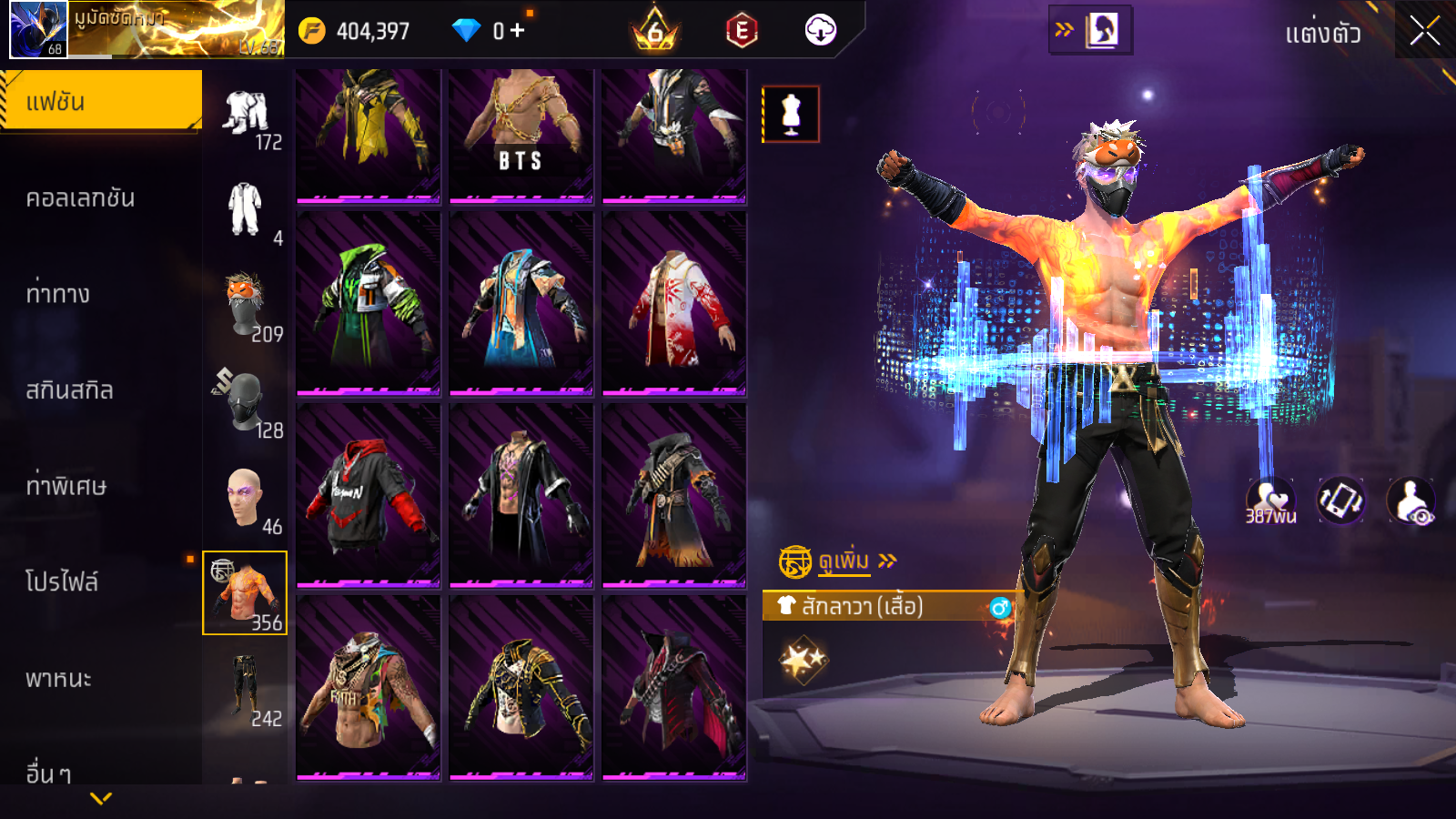Click the ดูเพิ่ม link

point(844,561)
